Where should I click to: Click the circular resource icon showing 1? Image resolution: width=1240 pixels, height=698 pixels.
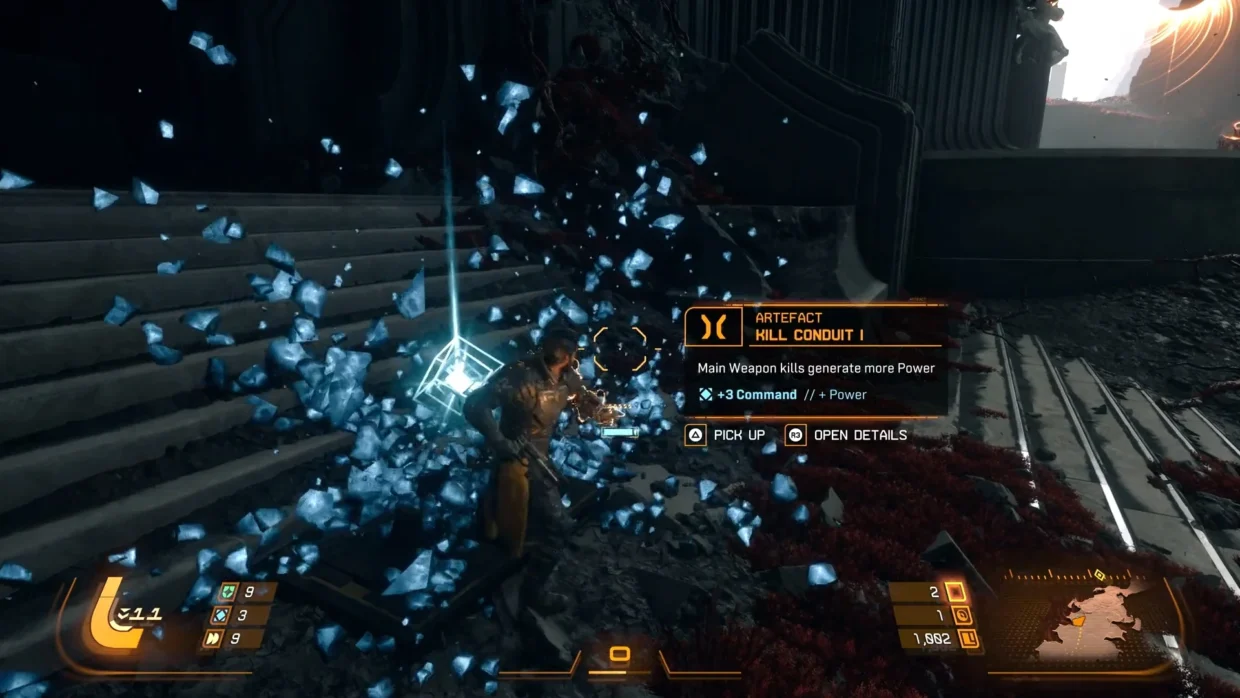tap(962, 616)
